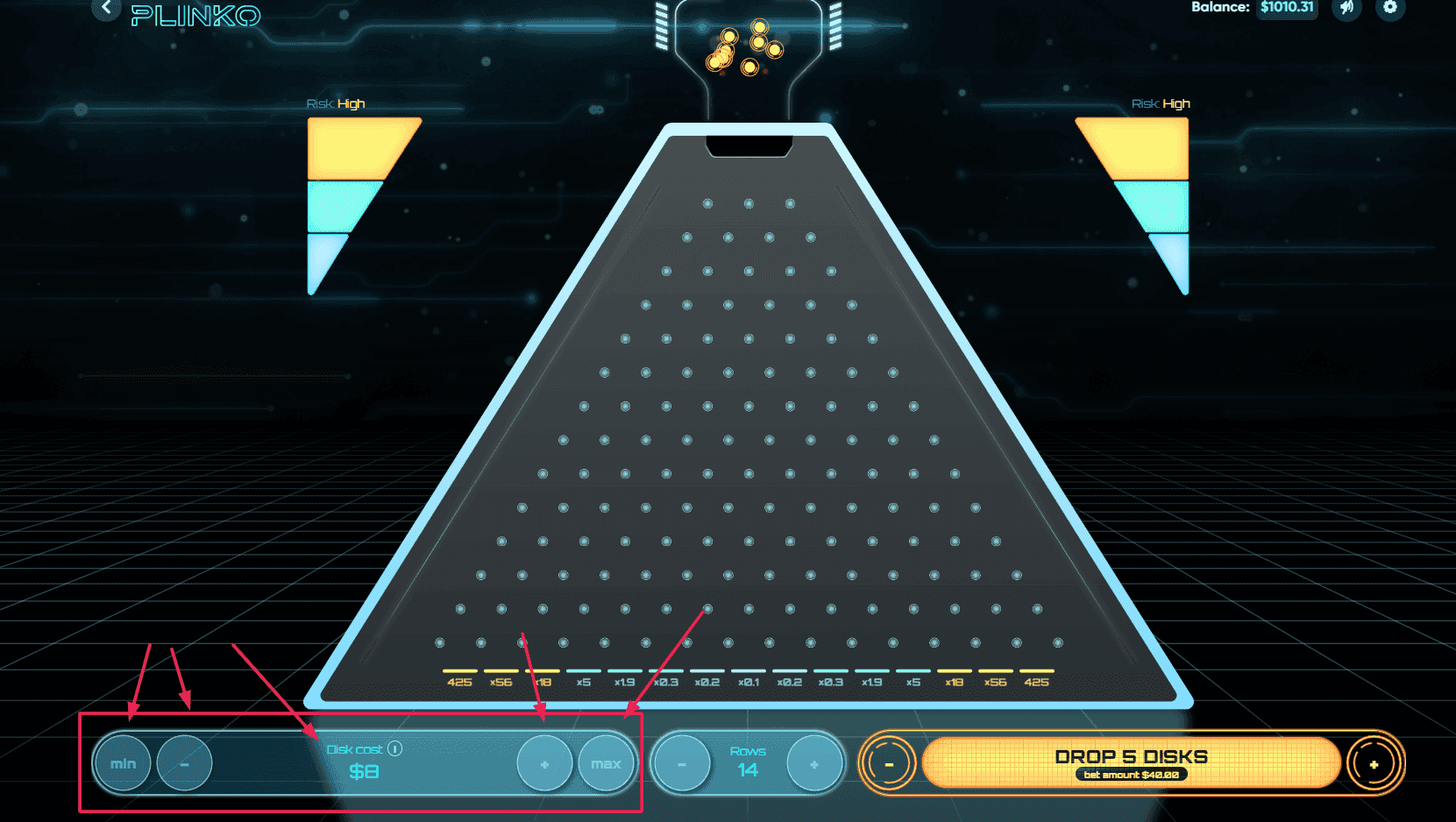Click the Drop 5 Disks button
Screen dimensions: 1456x822
[x=1131, y=762]
